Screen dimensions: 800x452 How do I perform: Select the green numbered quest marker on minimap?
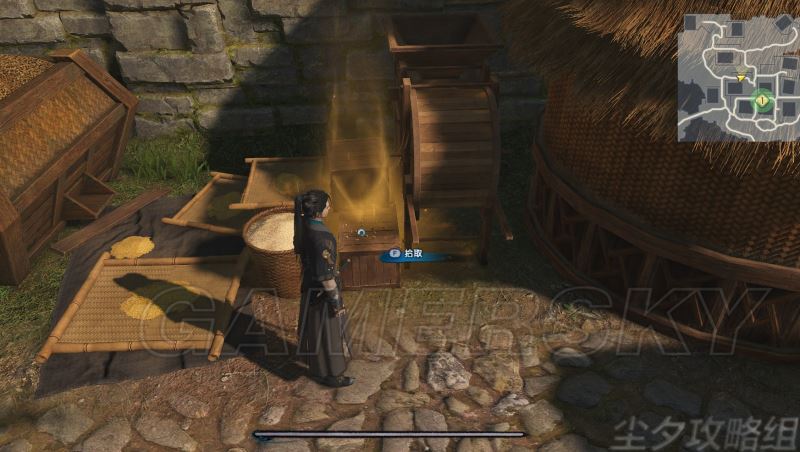click(x=763, y=100)
